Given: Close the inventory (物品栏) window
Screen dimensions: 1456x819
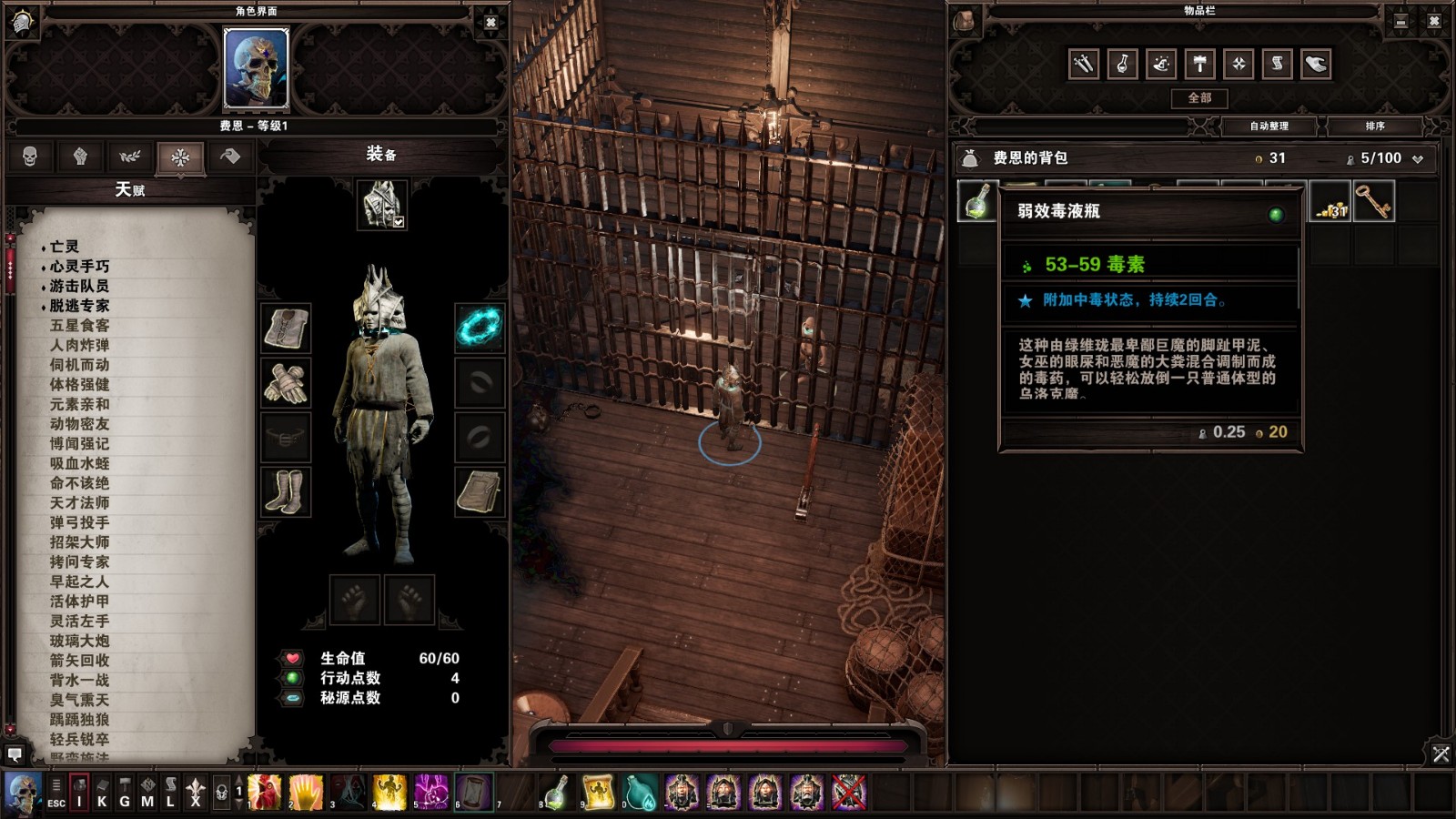Looking at the screenshot, I should [x=1434, y=21].
